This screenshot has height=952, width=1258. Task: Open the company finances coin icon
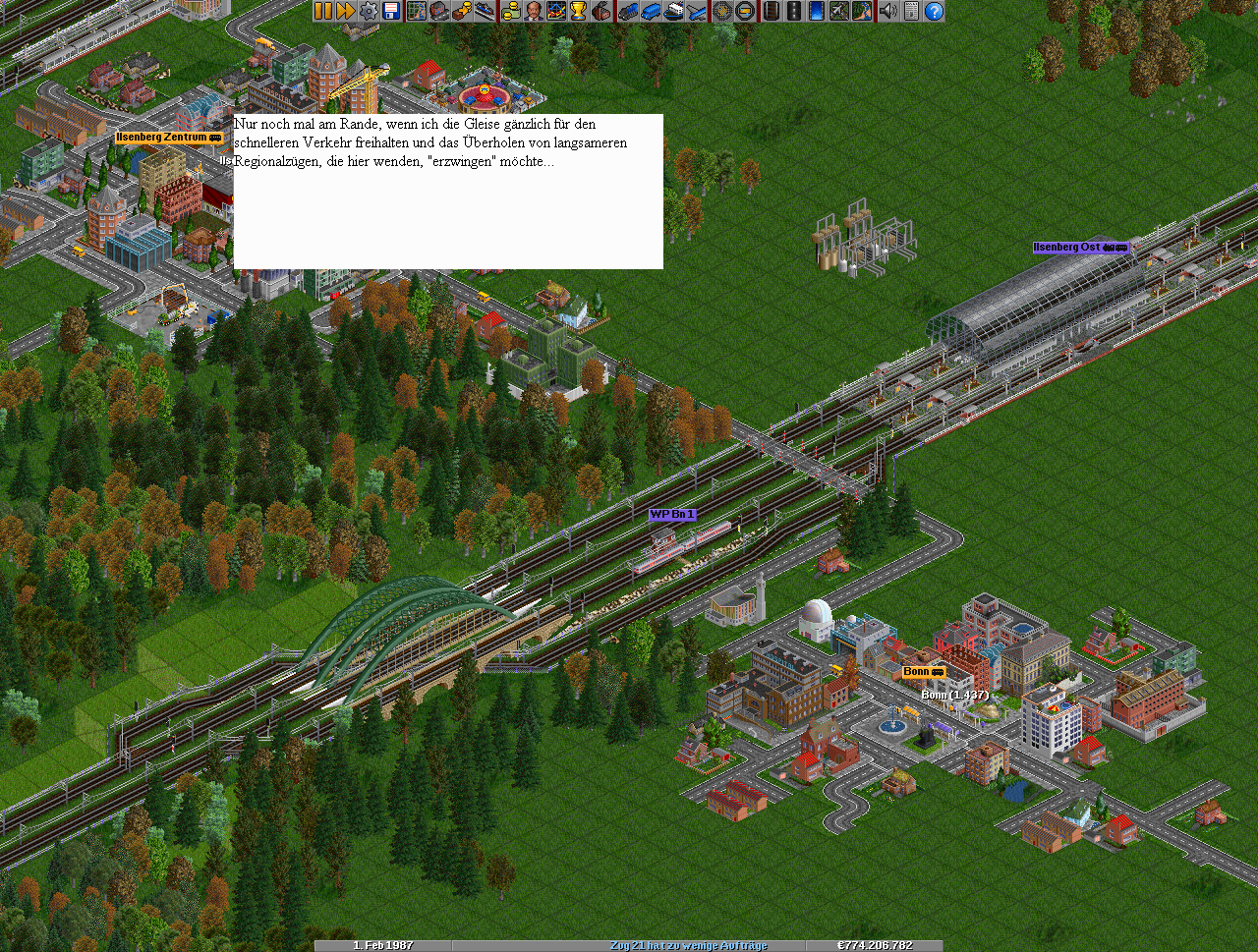tap(511, 11)
